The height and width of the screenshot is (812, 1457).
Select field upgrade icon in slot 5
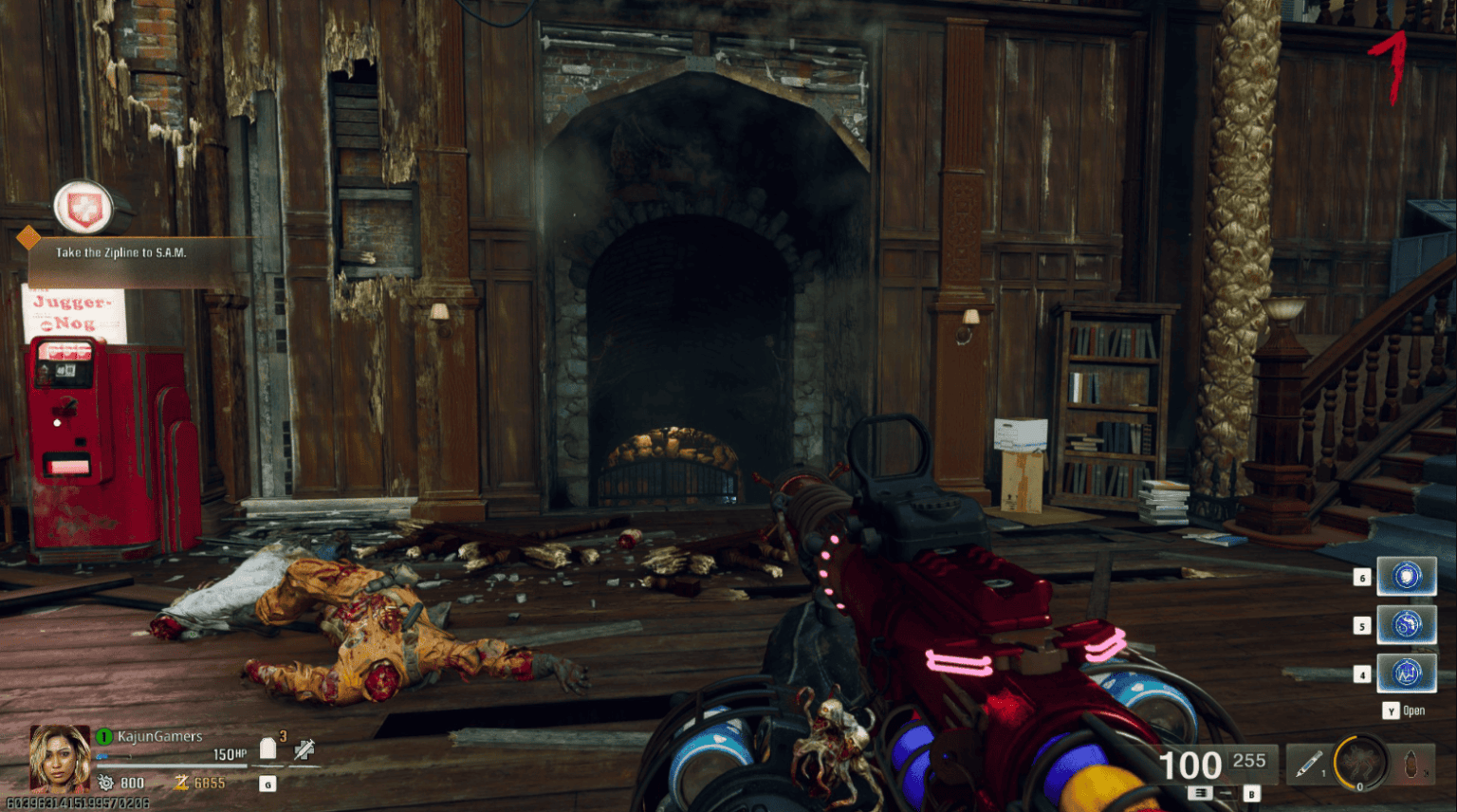click(x=1407, y=625)
